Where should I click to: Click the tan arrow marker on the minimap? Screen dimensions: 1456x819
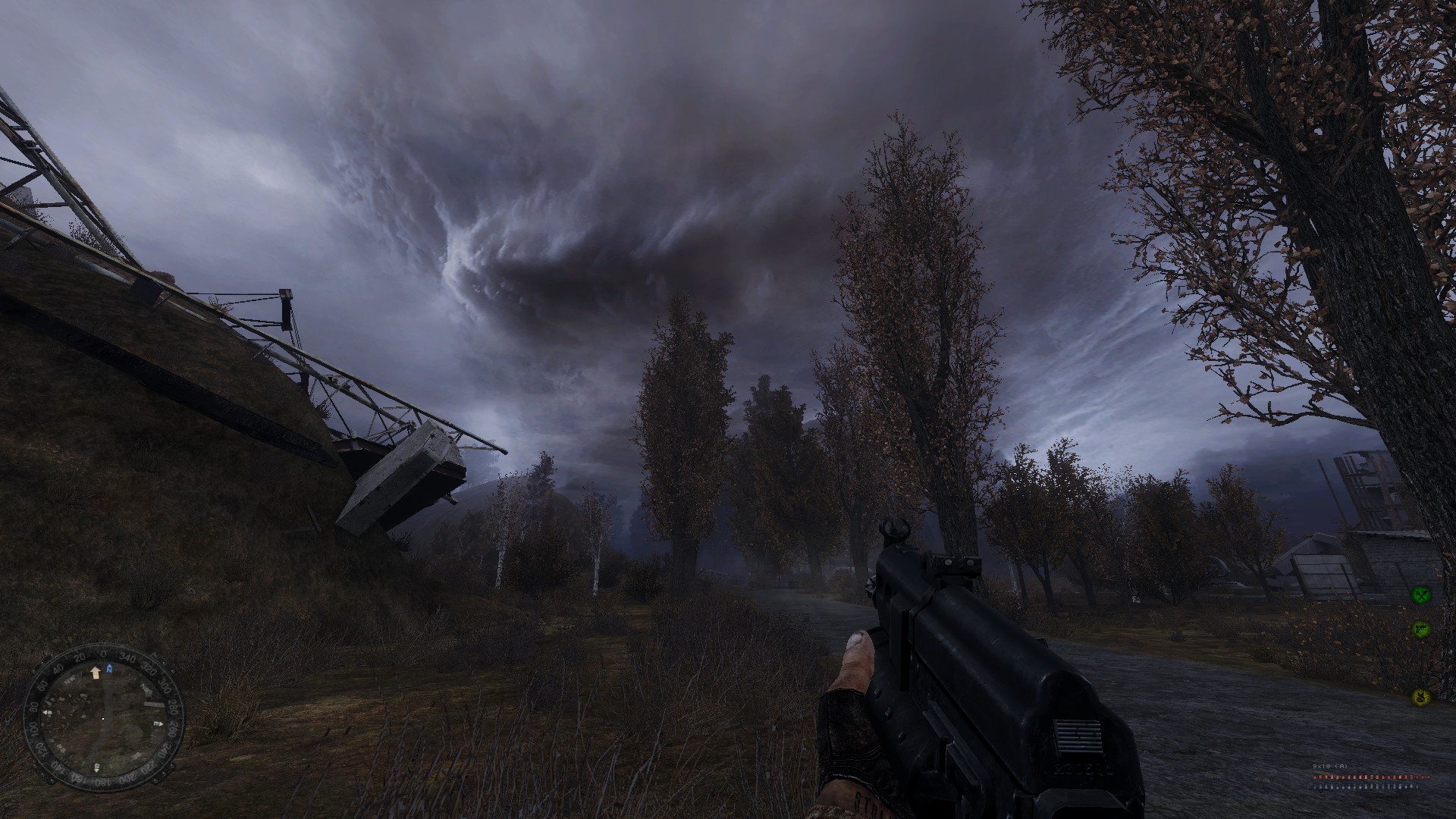96,672
